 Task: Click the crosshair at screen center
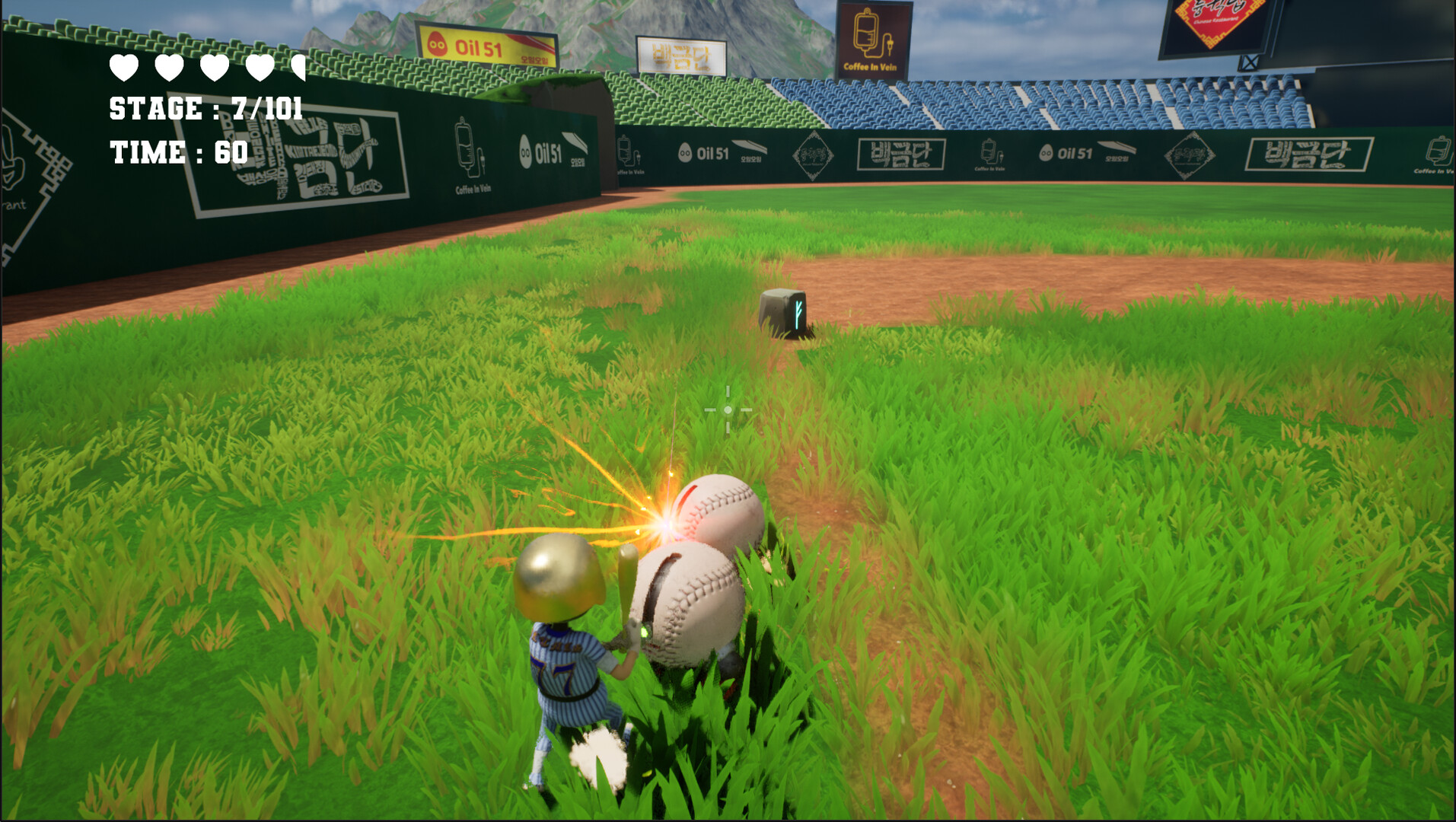click(x=728, y=411)
